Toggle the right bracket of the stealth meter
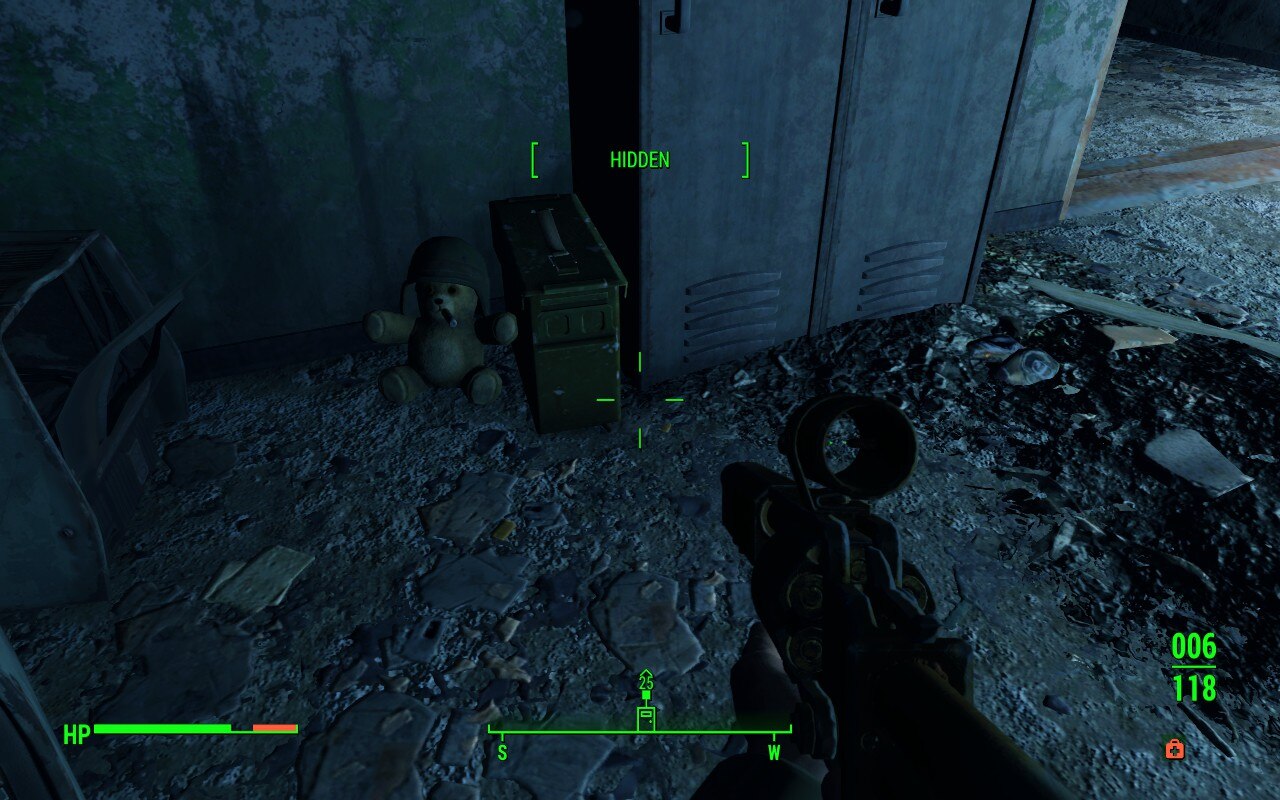 [x=744, y=159]
